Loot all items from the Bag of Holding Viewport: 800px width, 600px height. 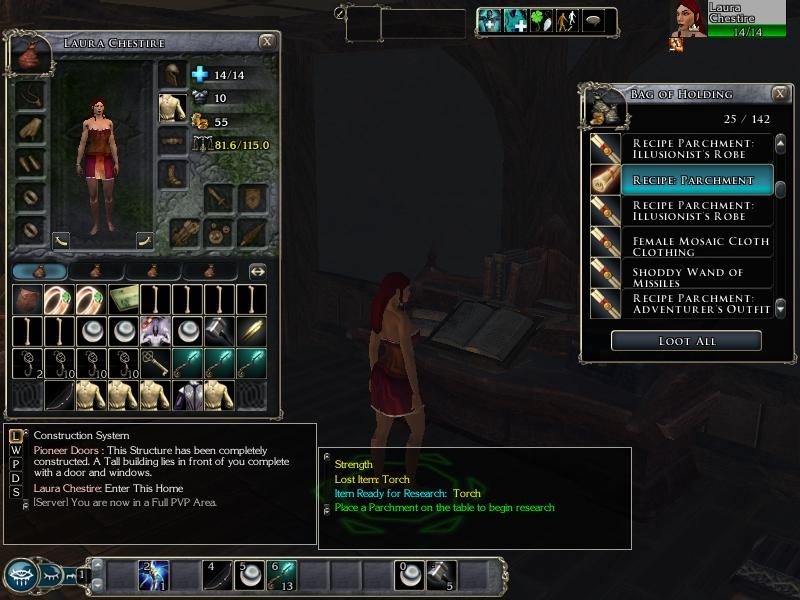[x=686, y=341]
